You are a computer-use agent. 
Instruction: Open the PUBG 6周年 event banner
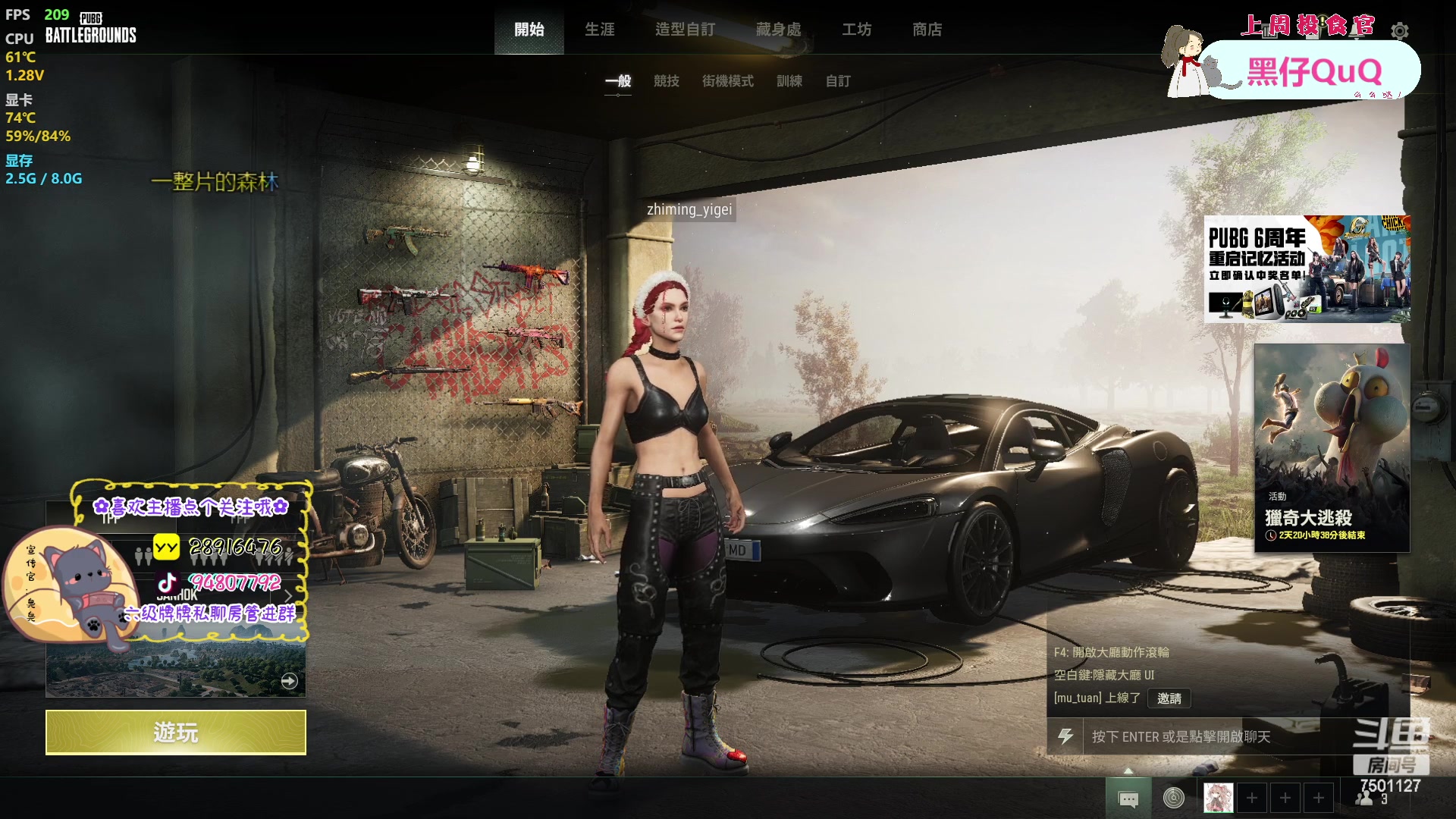coord(1307,269)
